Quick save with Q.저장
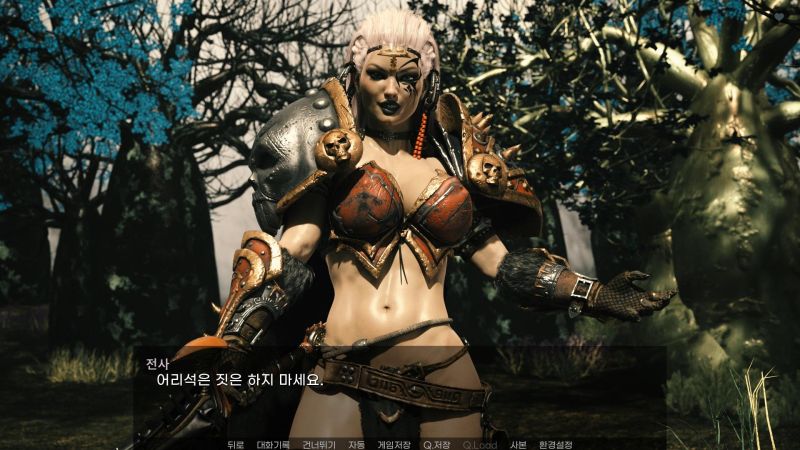 pos(436,444)
